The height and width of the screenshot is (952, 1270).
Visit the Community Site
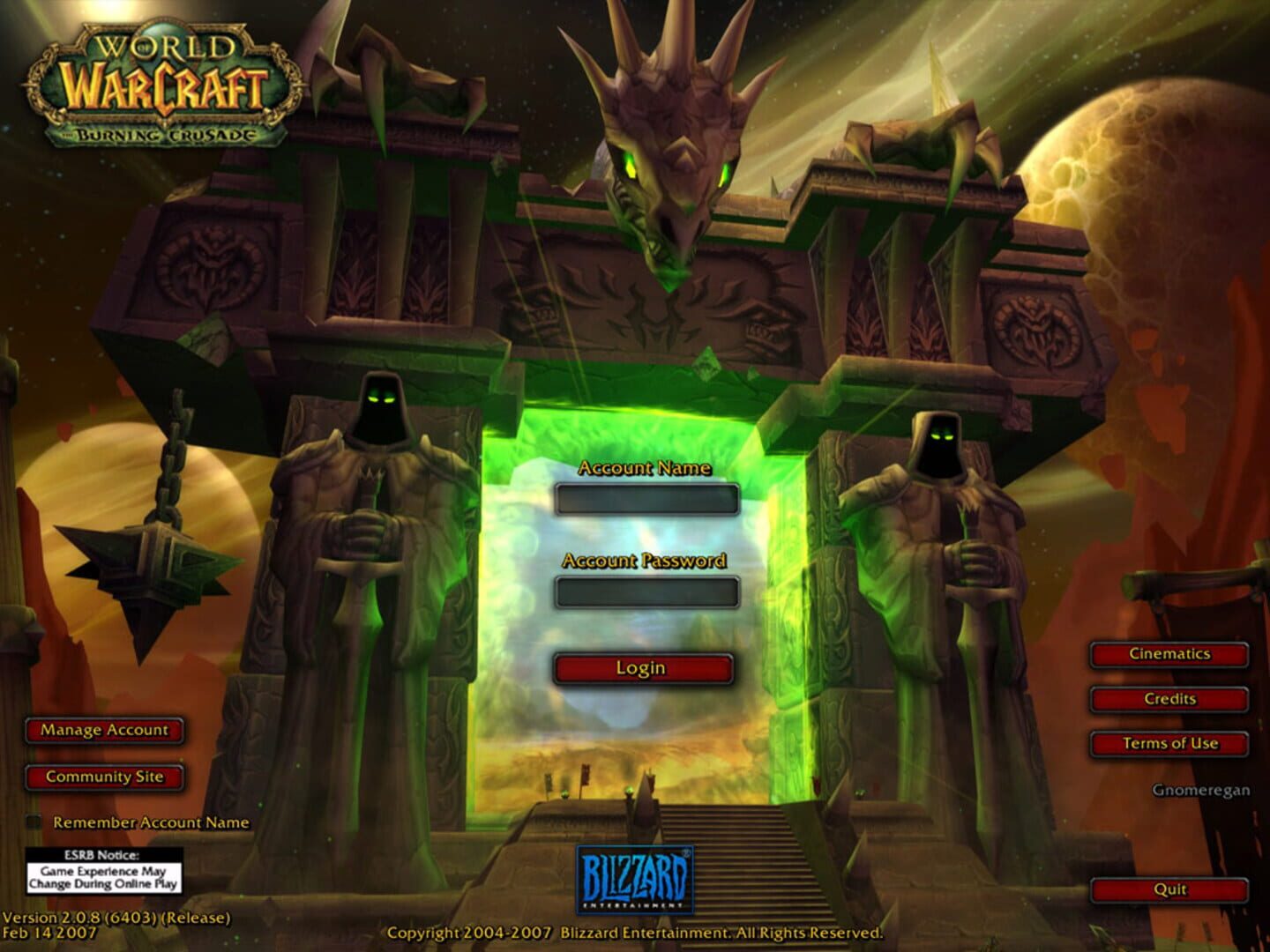pos(104,777)
